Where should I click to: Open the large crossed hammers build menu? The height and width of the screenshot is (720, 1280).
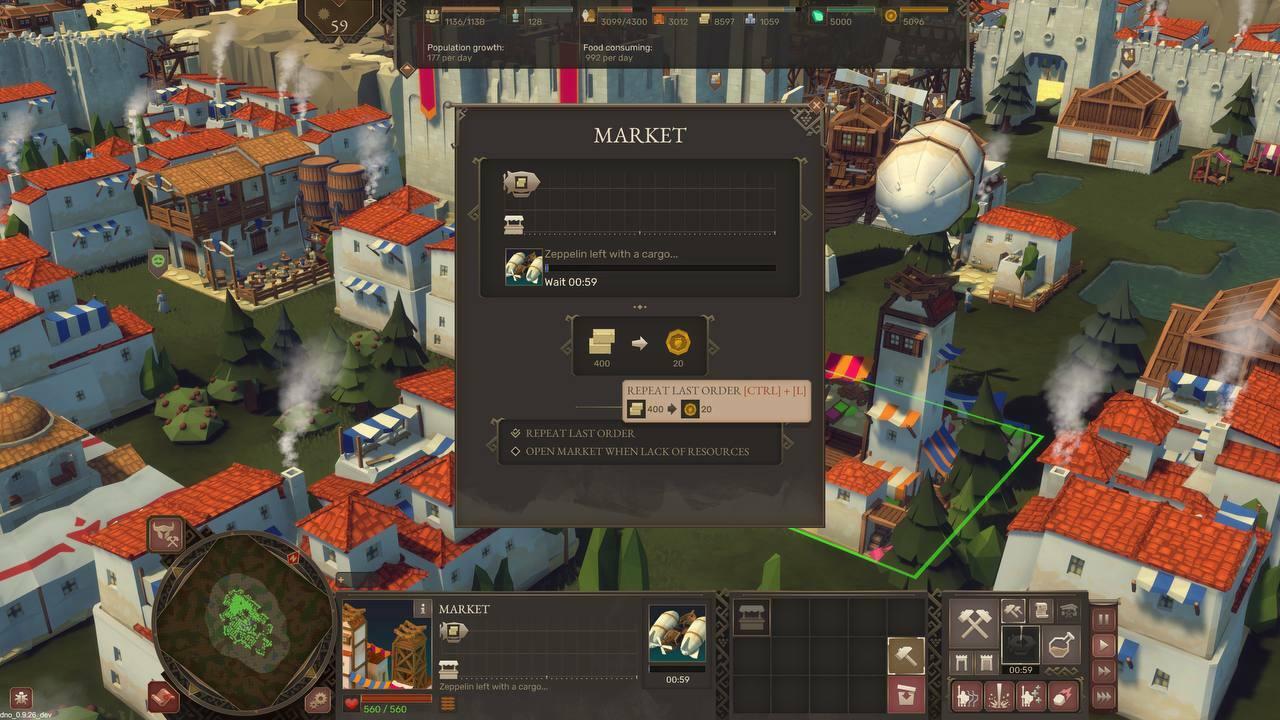point(972,624)
